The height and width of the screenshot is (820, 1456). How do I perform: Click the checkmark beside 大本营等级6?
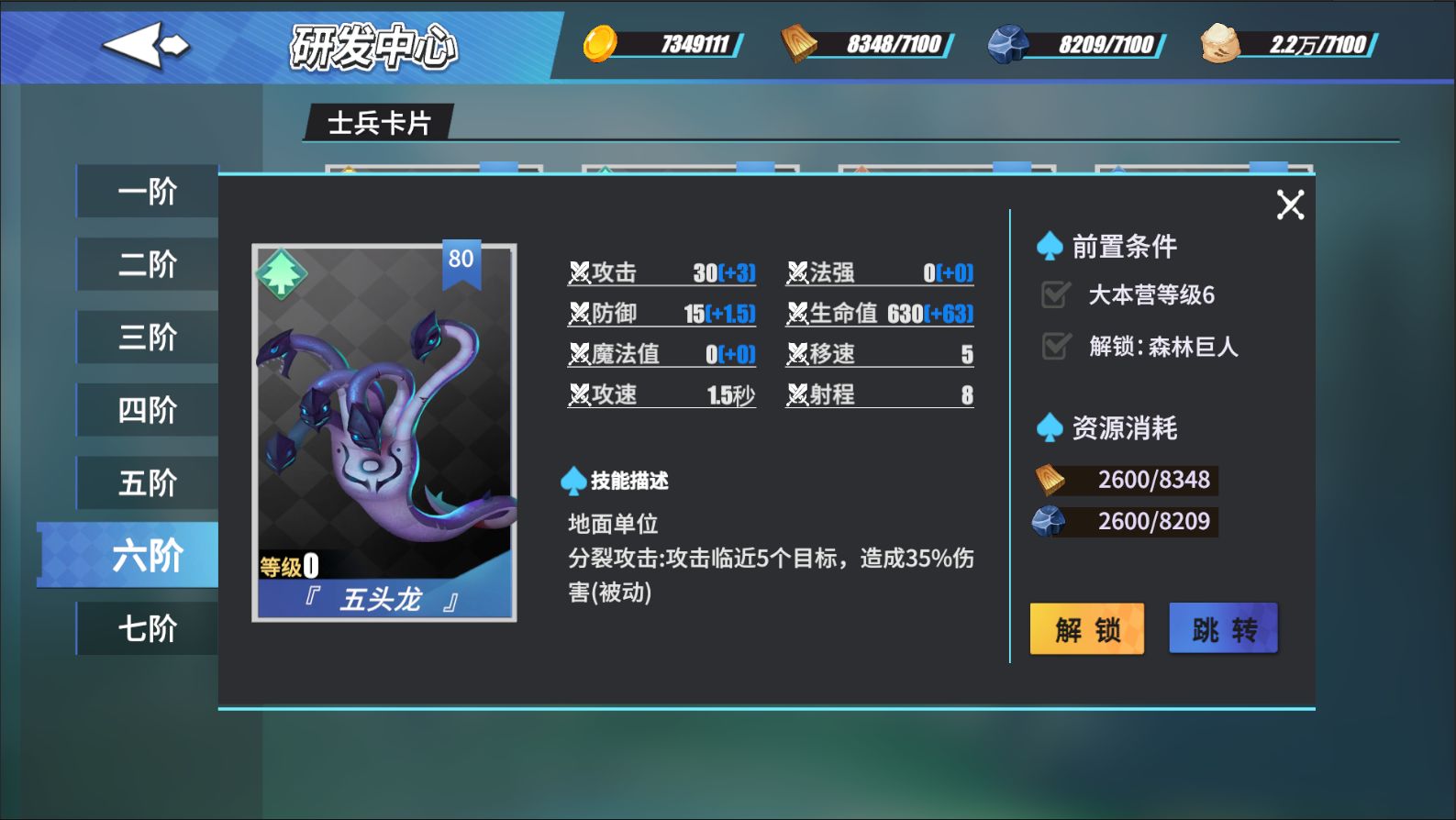tap(1054, 294)
